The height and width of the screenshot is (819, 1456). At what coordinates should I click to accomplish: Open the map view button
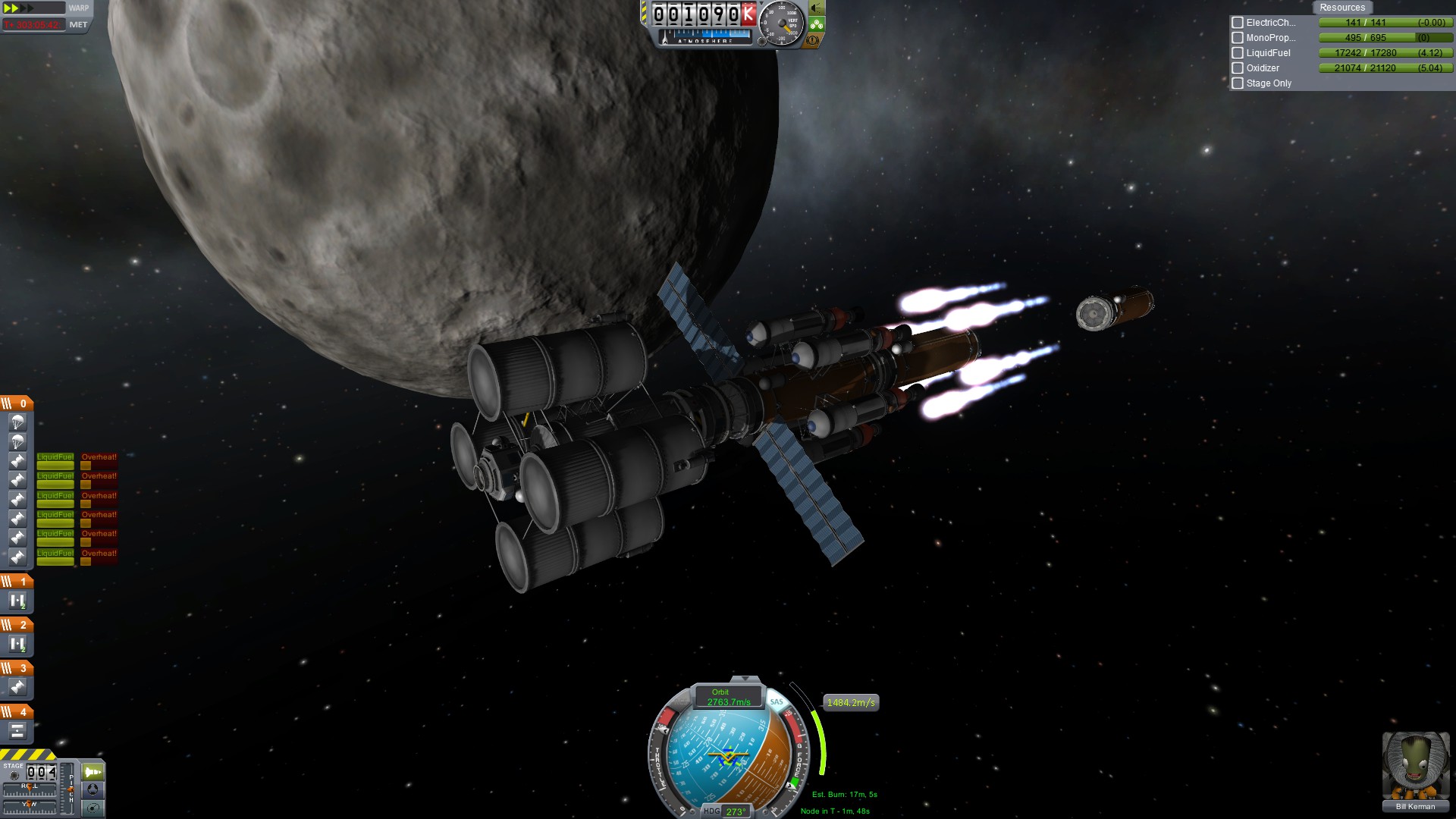[x=93, y=808]
